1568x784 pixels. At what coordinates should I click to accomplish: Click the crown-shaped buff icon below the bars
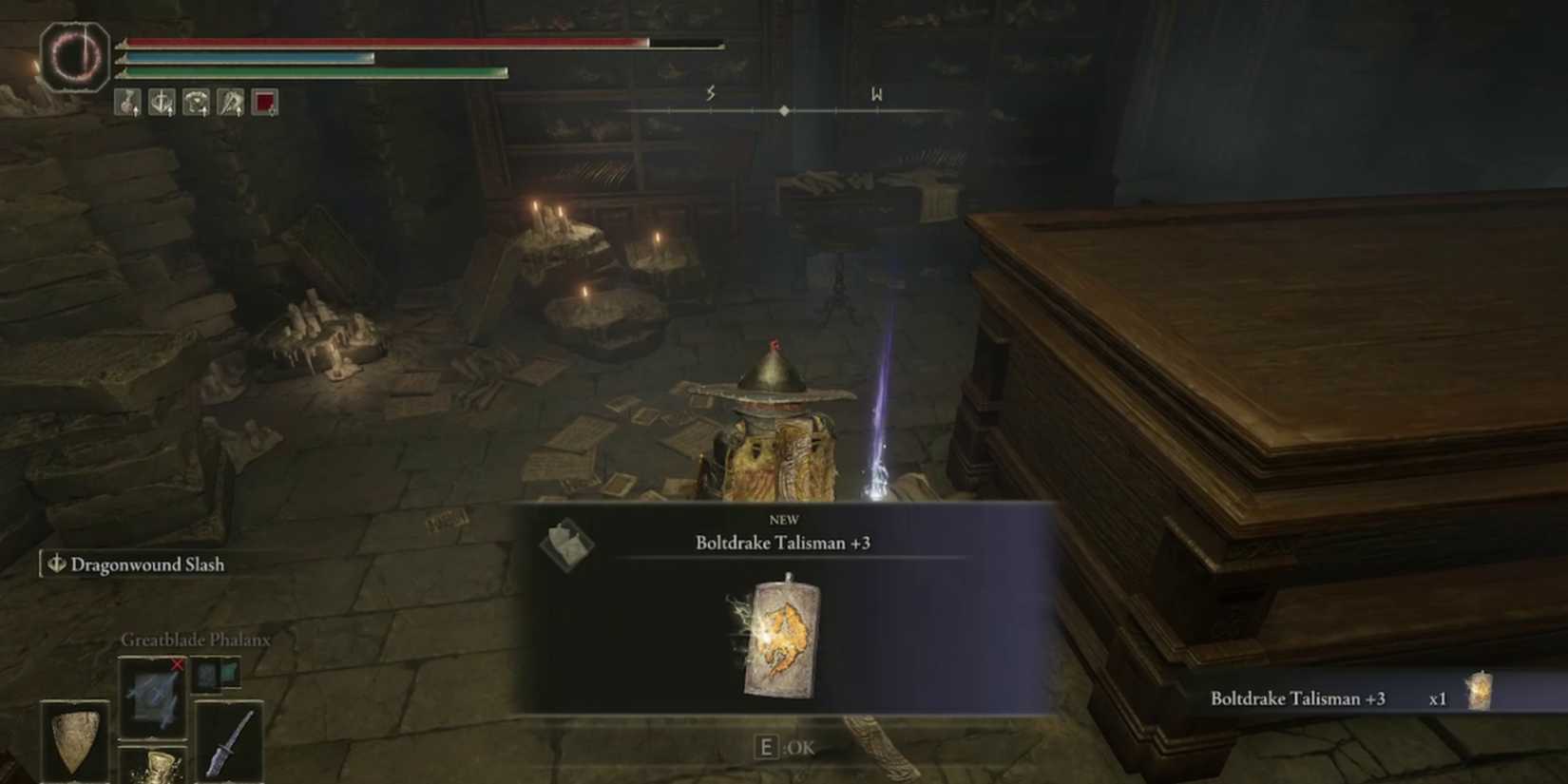pyautogui.click(x=194, y=103)
